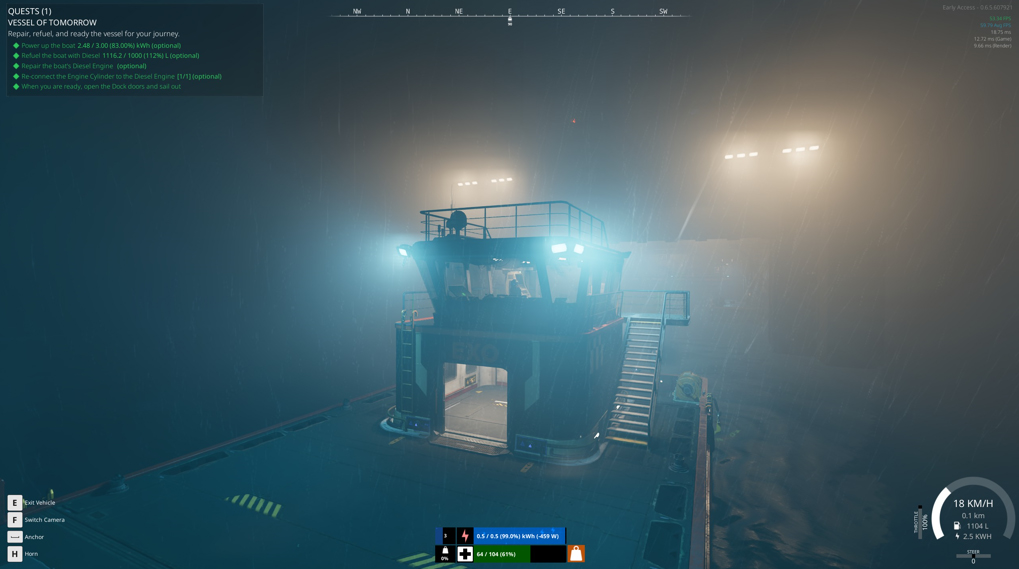Click the steer slider
This screenshot has width=1019, height=569.
click(973, 556)
